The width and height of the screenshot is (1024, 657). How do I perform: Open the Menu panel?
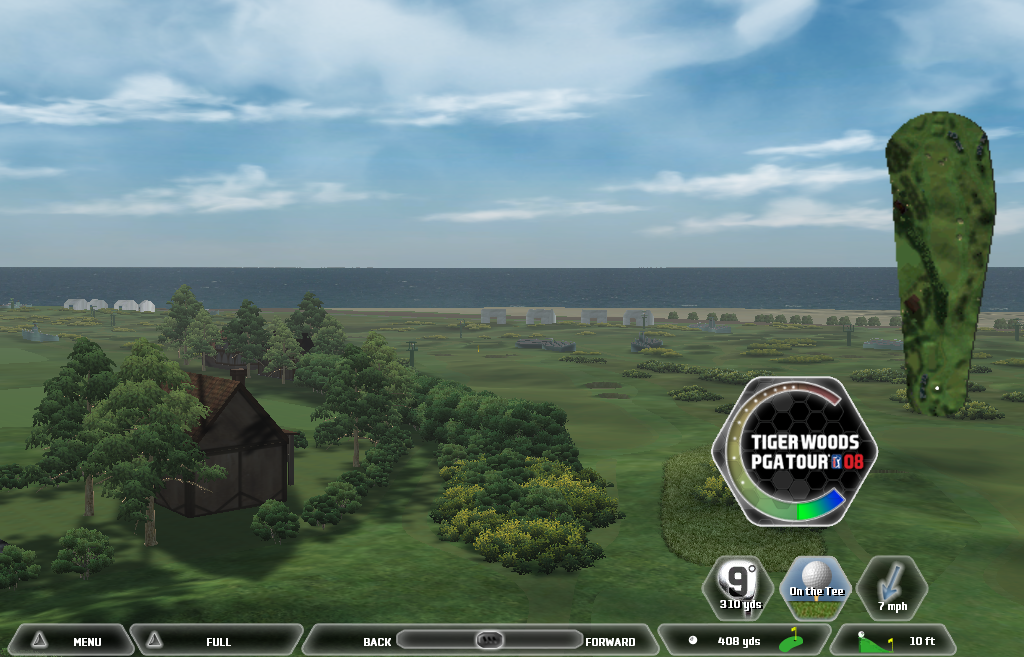[x=71, y=641]
